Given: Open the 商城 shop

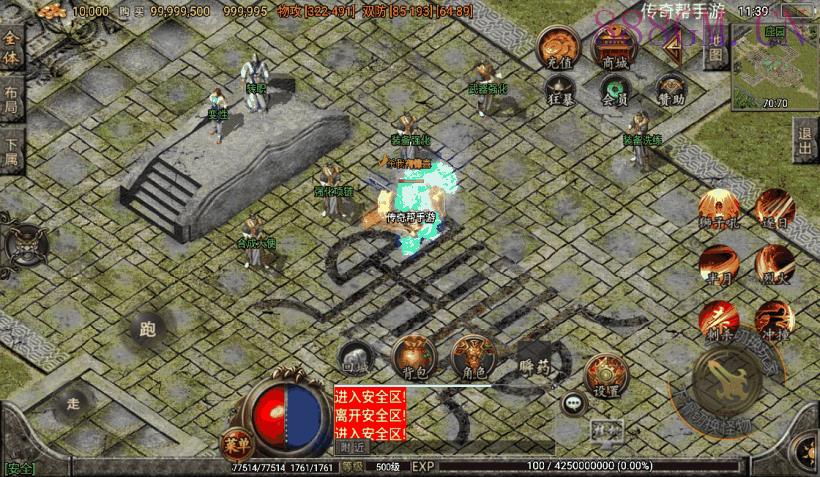Looking at the screenshot, I should pyautogui.click(x=615, y=49).
